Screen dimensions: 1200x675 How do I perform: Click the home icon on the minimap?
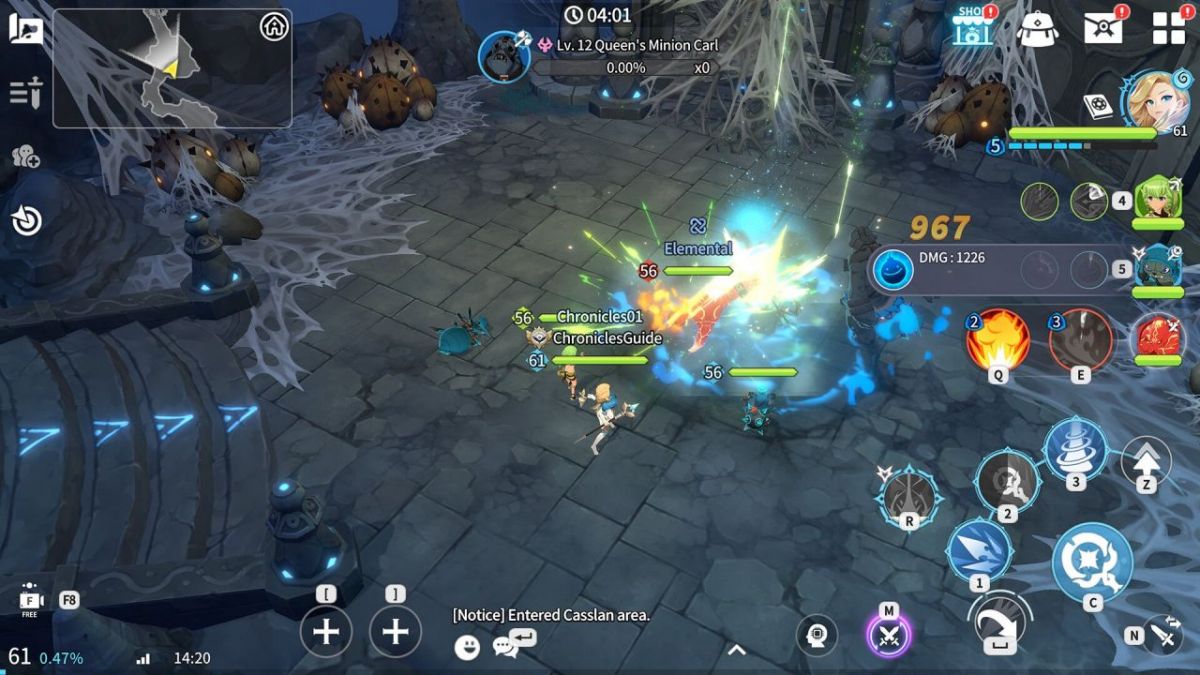274,27
